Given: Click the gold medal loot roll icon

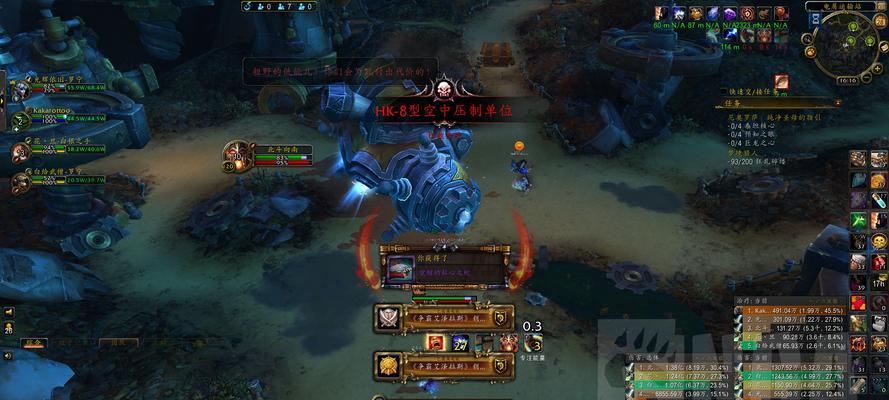Looking at the screenshot, I should (388, 365).
